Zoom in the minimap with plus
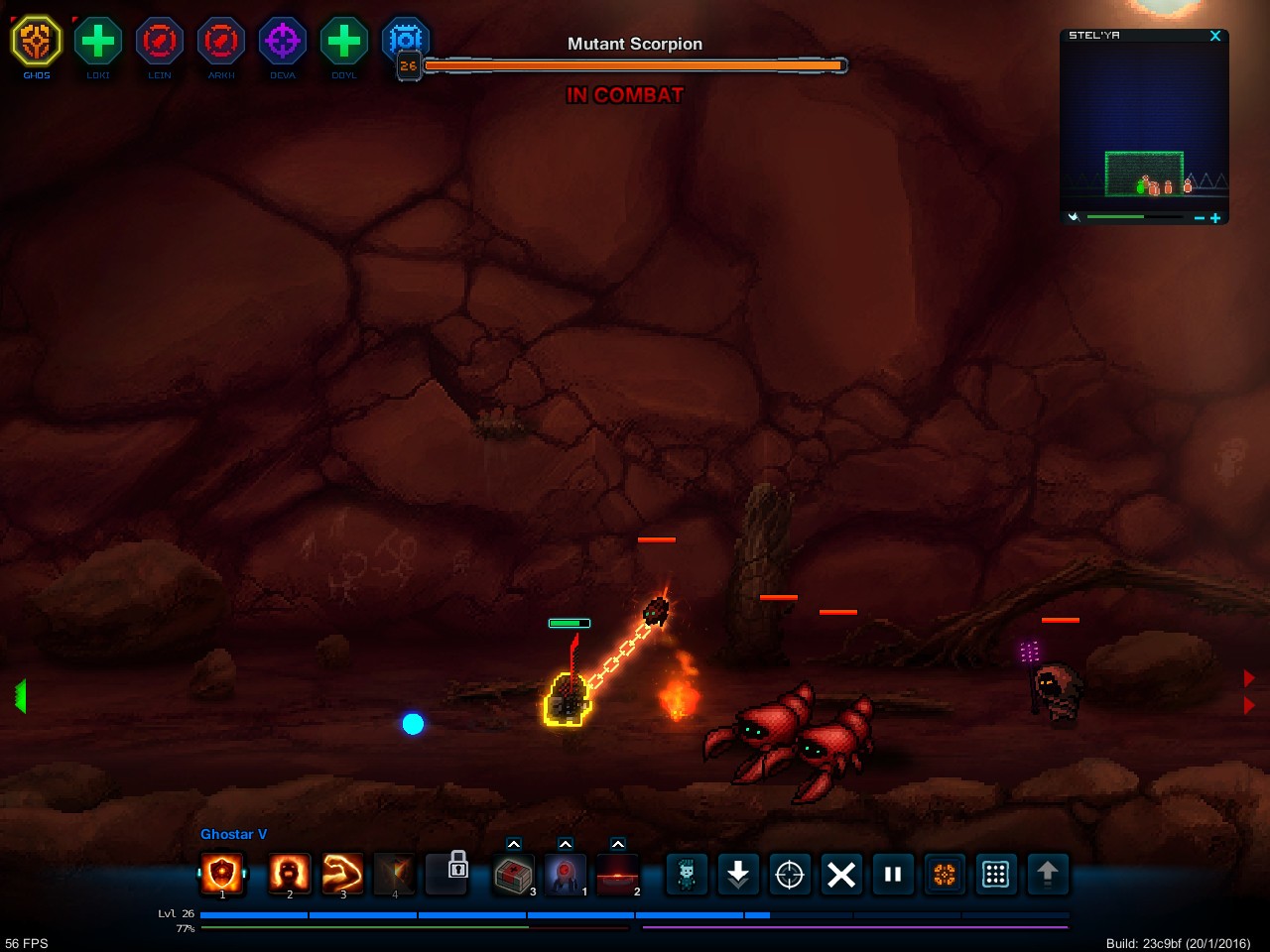This screenshot has height=952, width=1270. pyautogui.click(x=1215, y=218)
